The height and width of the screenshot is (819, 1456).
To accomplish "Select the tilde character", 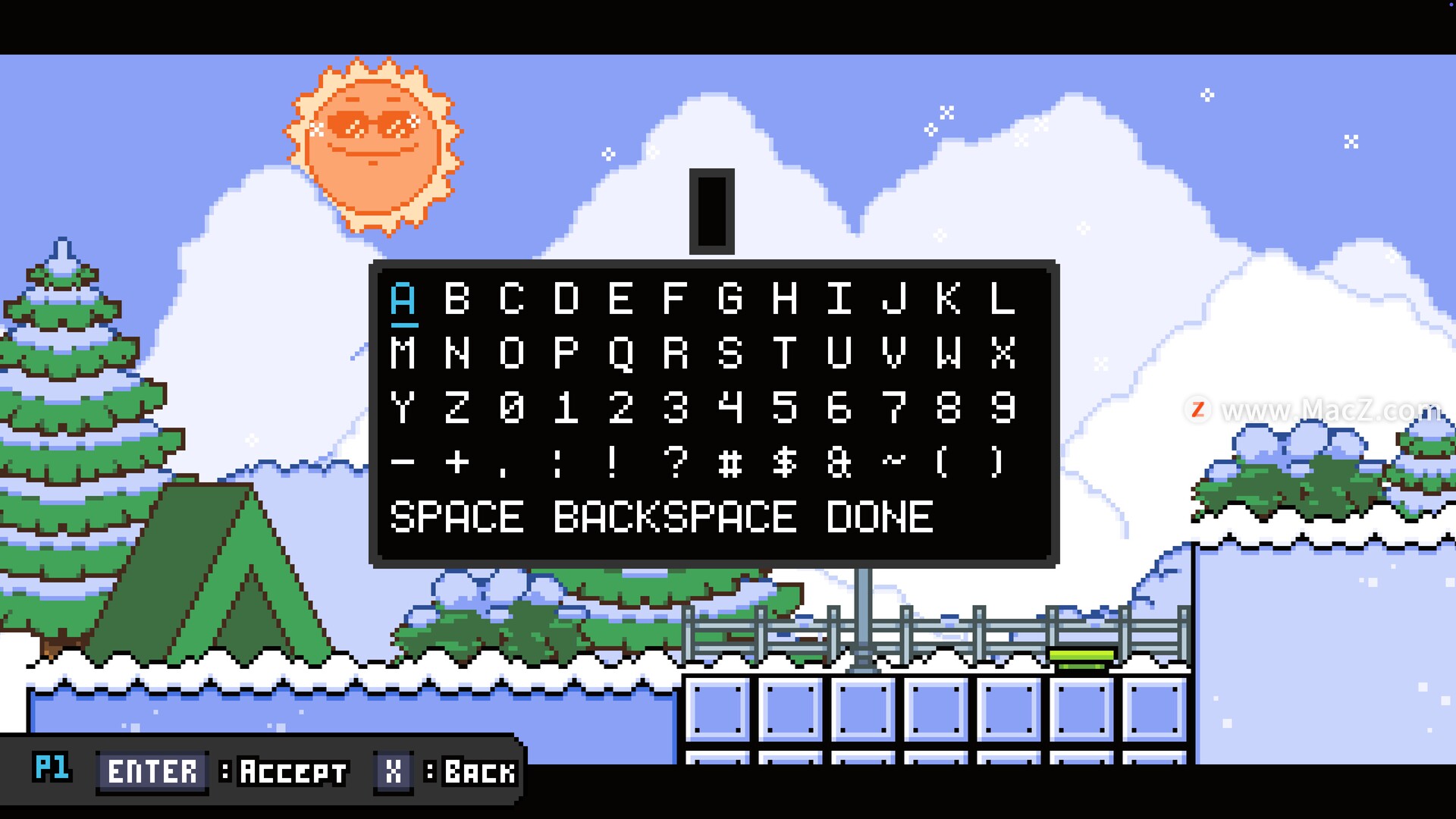I will [894, 460].
